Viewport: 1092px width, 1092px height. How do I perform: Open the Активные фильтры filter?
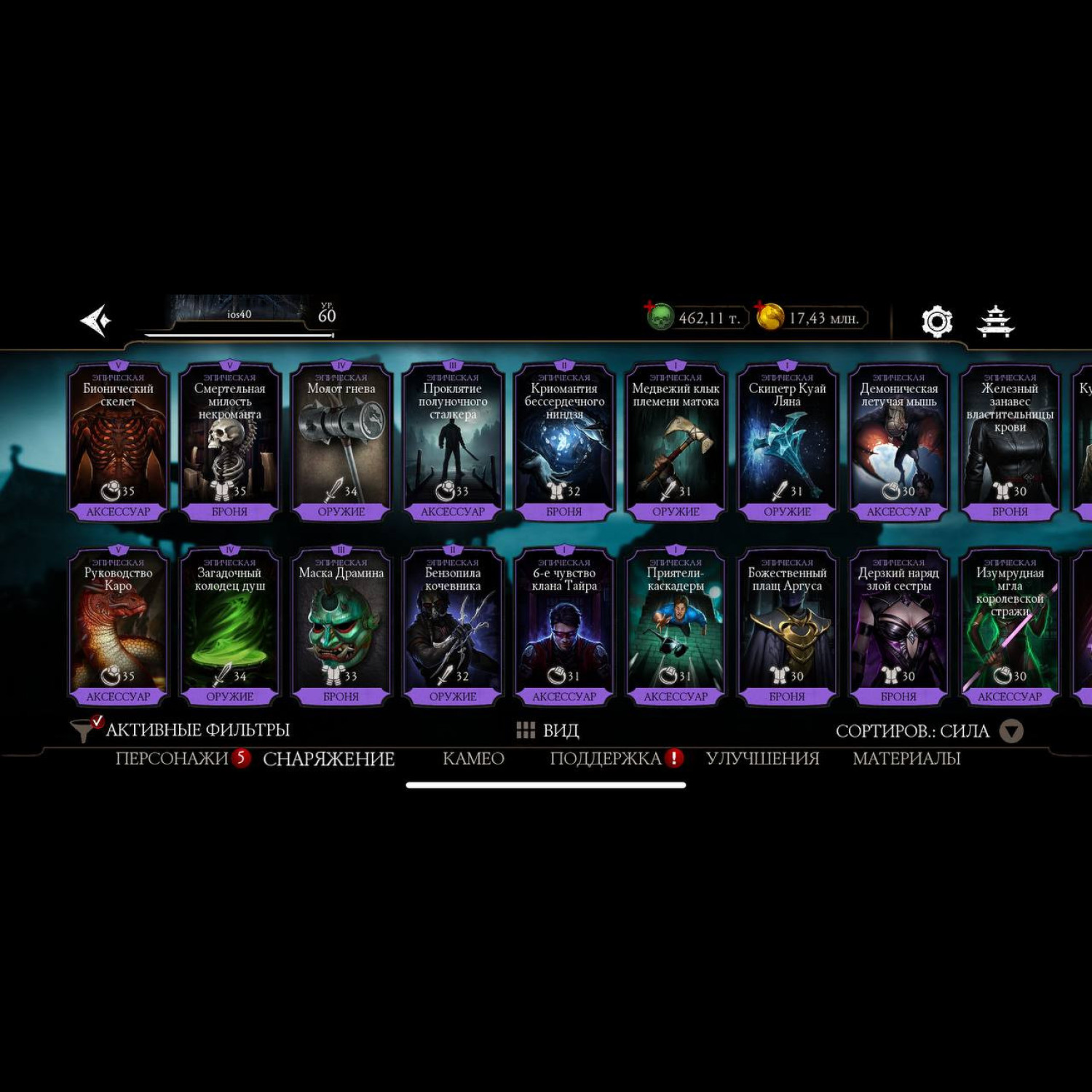point(181,729)
